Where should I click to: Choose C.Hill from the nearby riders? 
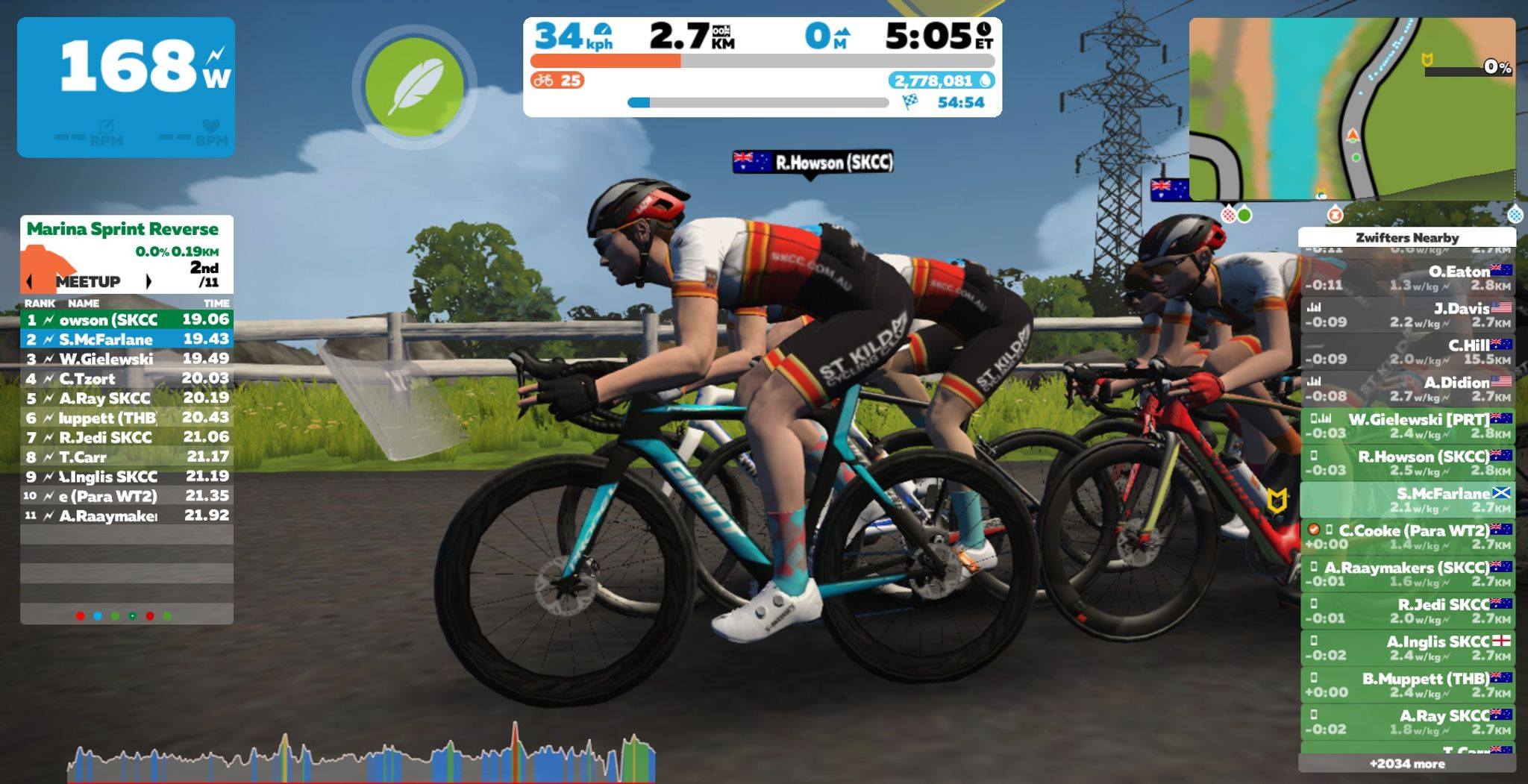pyautogui.click(x=1408, y=351)
